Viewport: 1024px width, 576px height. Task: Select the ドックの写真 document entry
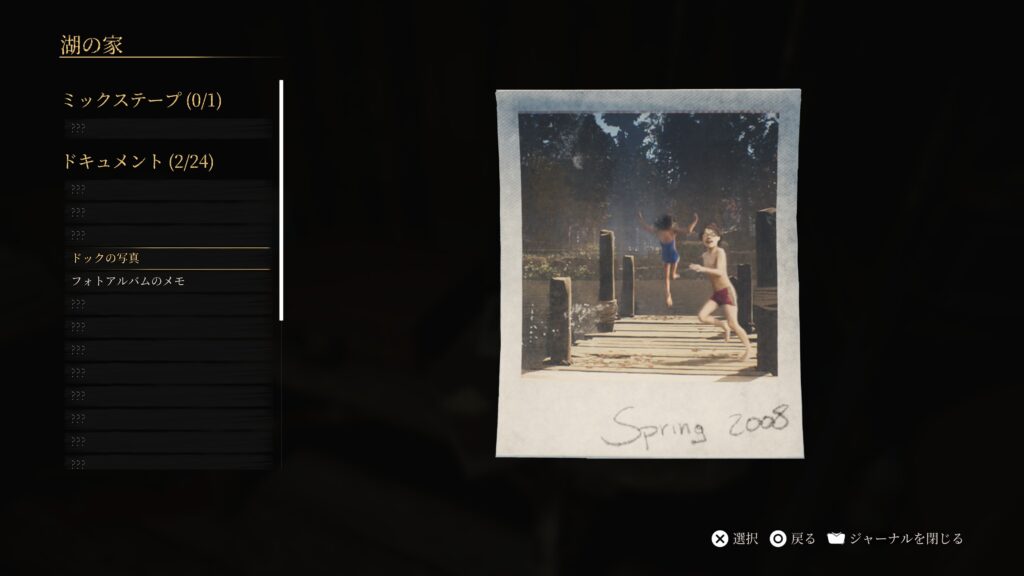coord(167,258)
